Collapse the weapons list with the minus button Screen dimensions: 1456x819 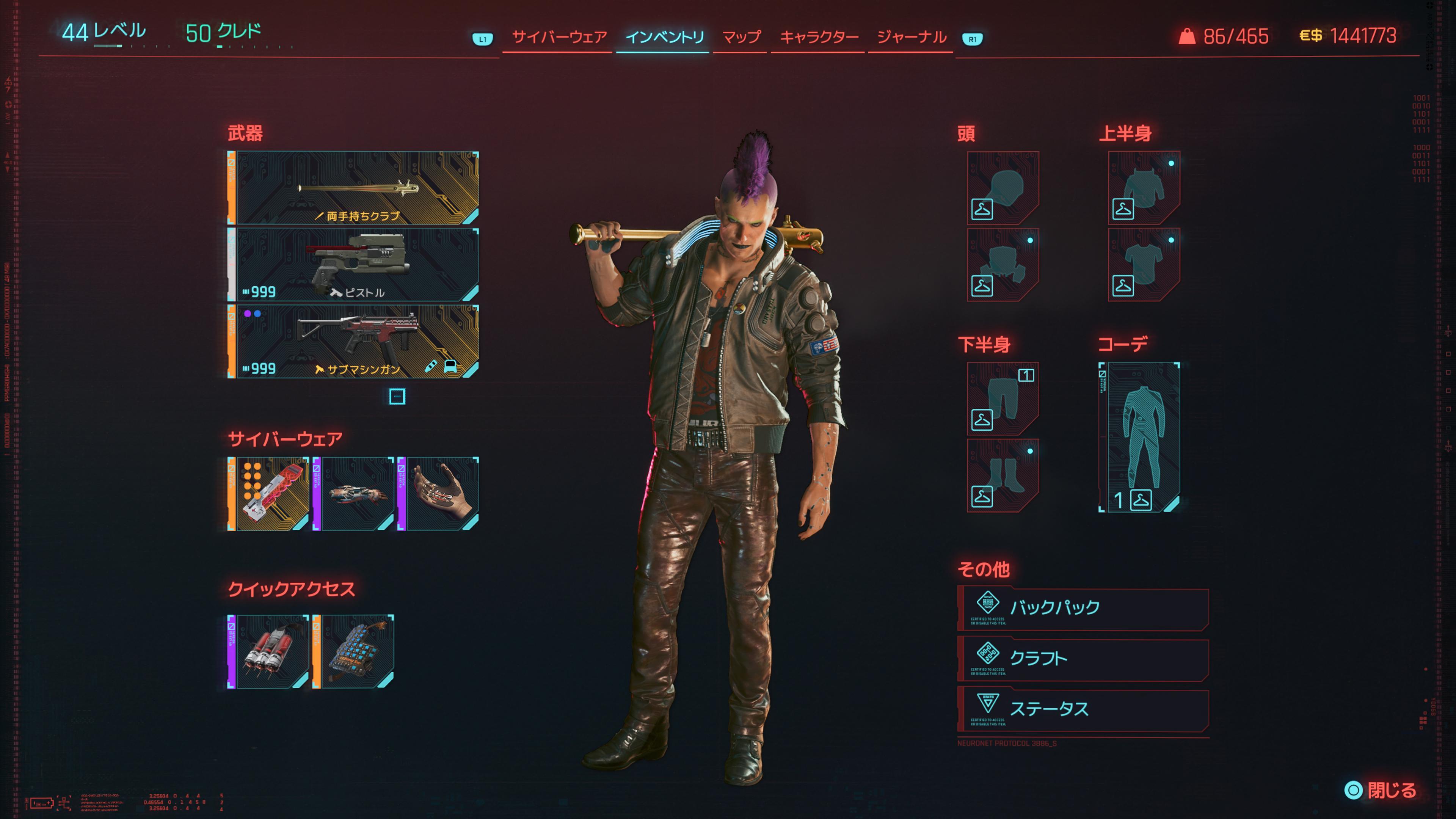397,396
